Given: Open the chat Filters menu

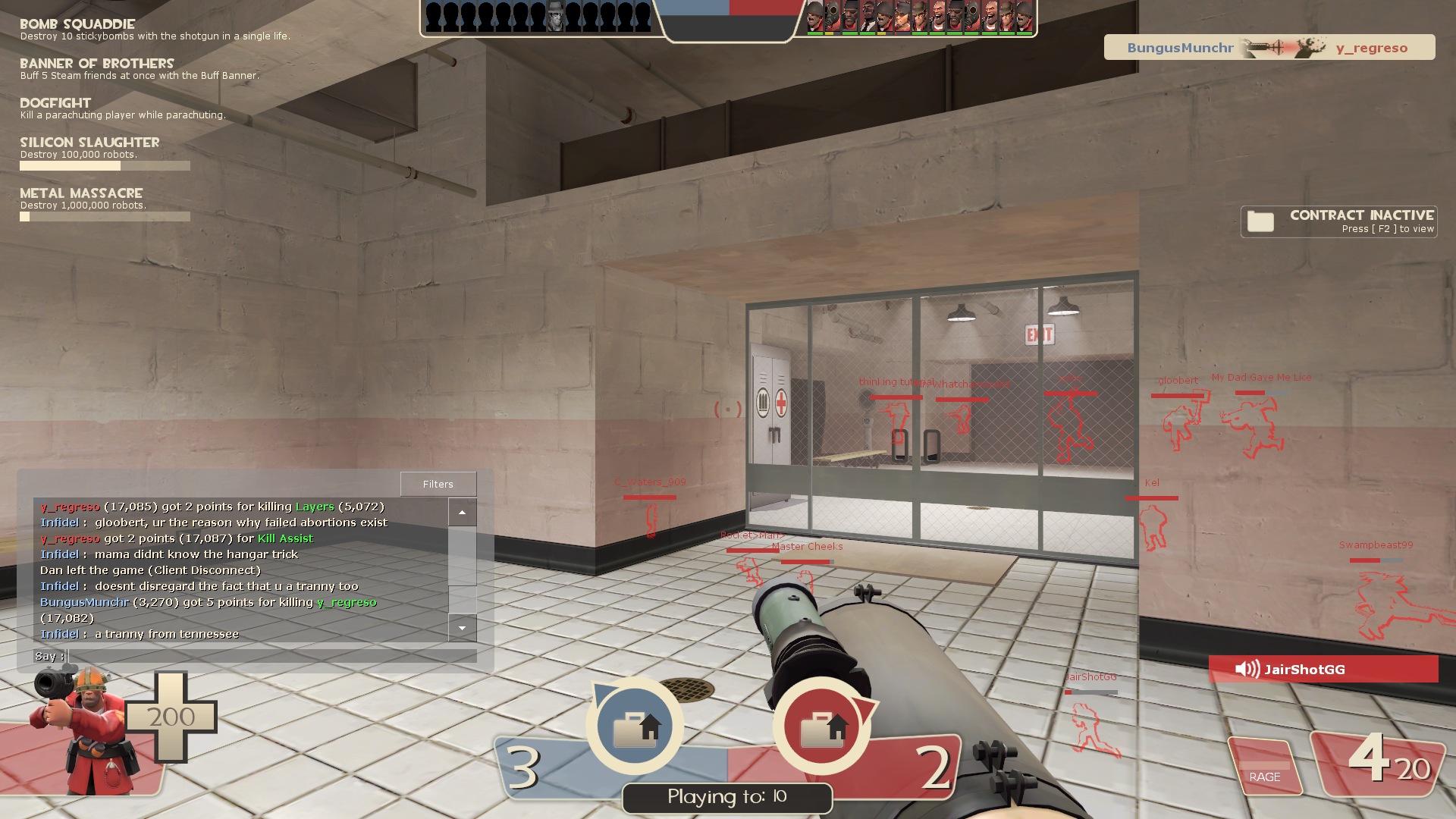Looking at the screenshot, I should (x=438, y=484).
